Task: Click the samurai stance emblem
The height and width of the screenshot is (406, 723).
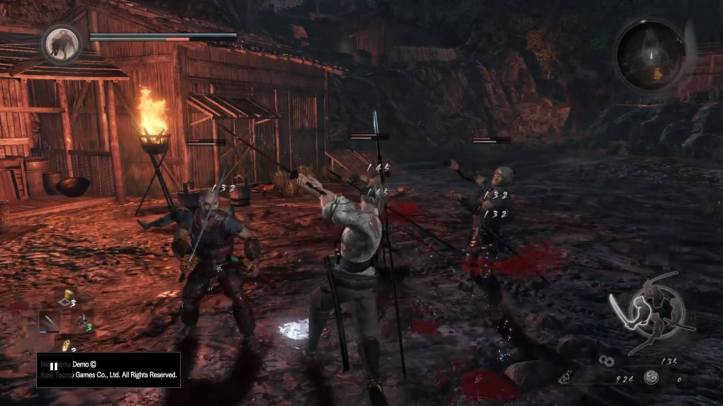Action: 649,313
